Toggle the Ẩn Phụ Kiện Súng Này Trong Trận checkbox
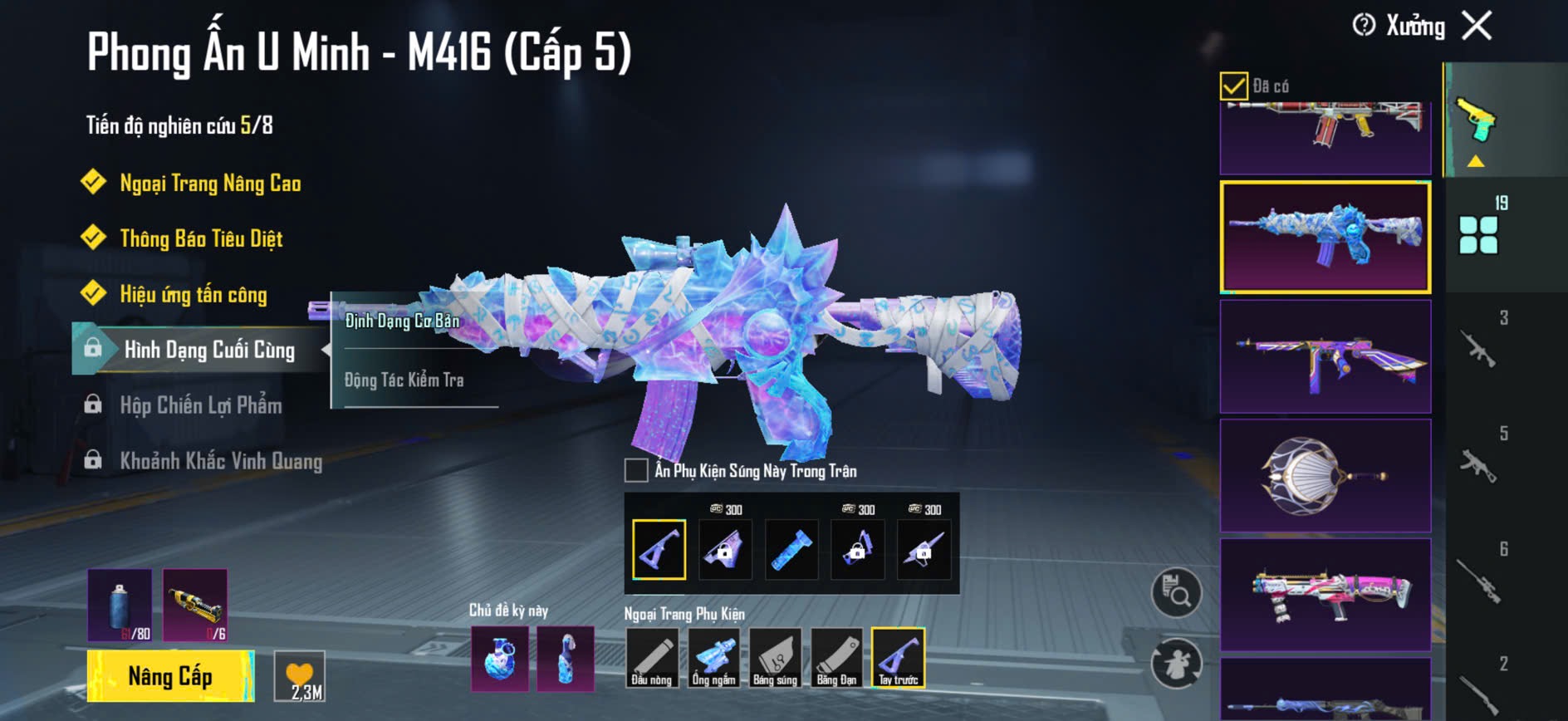 coord(636,470)
